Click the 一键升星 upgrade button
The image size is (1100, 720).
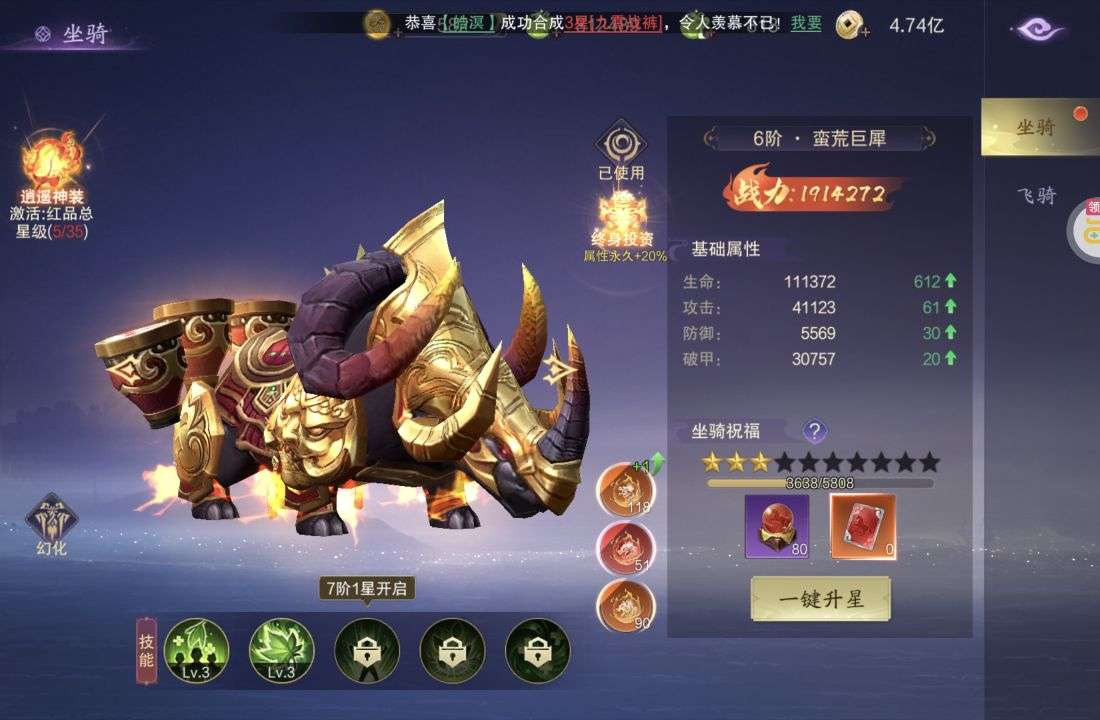(x=820, y=598)
